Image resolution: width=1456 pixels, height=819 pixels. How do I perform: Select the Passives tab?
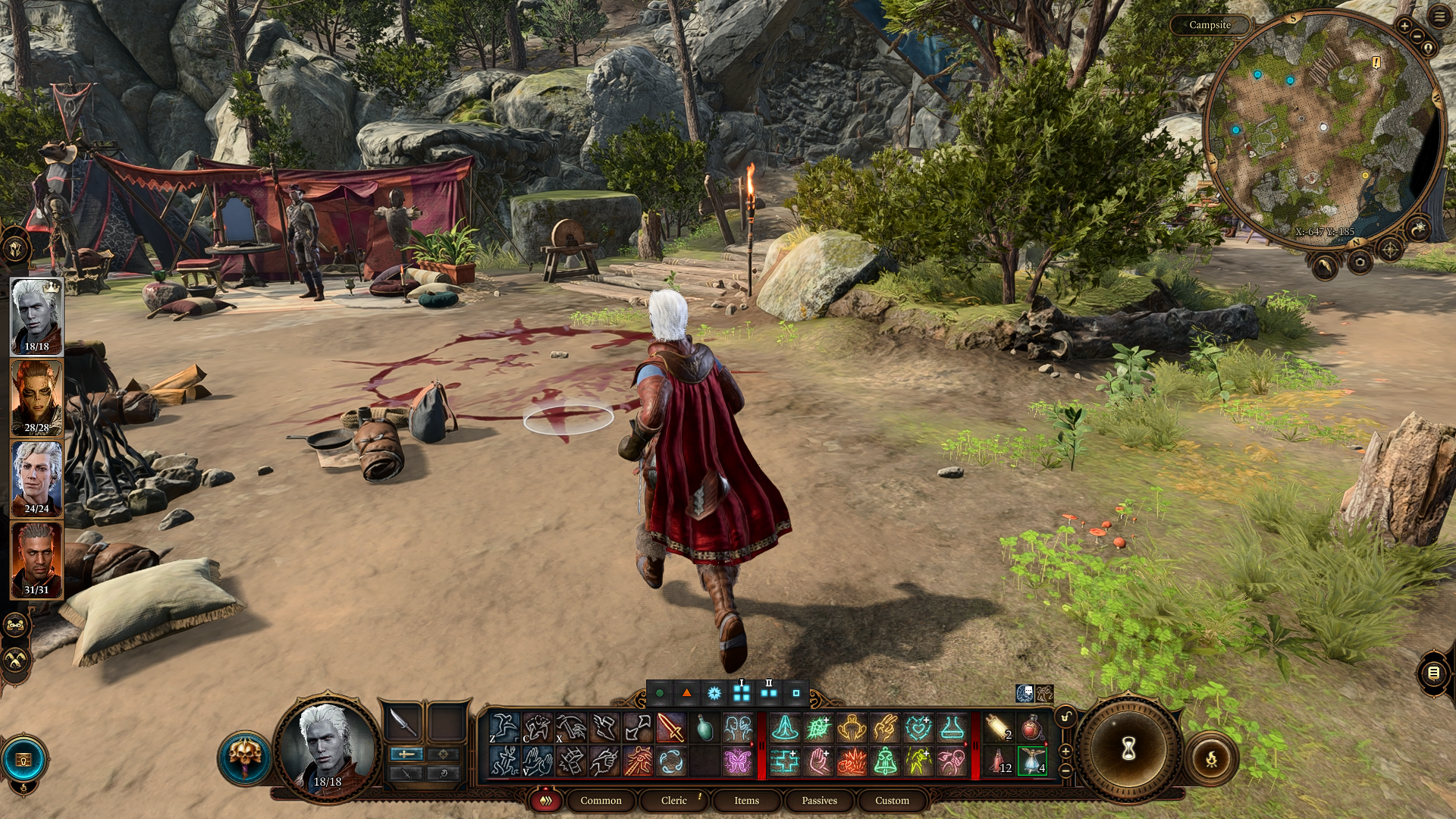[x=819, y=800]
